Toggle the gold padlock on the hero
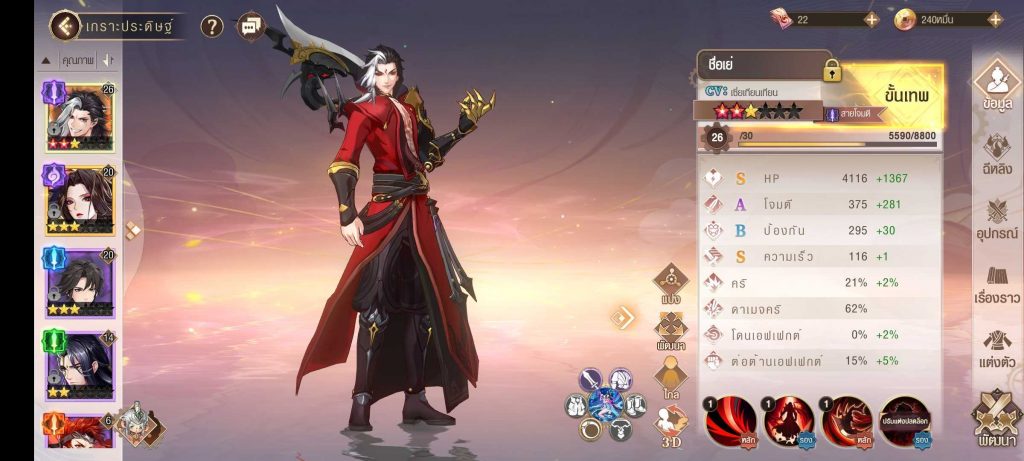 831,70
